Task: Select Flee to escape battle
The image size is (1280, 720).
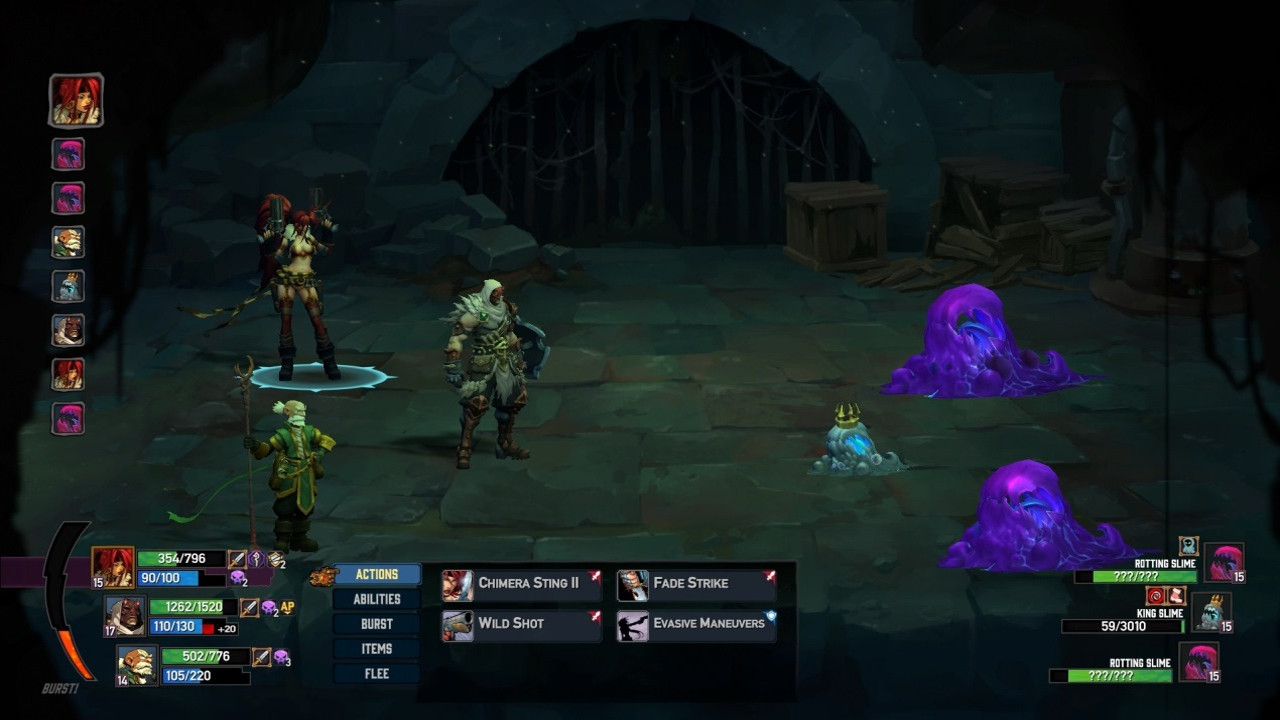Action: [377, 674]
